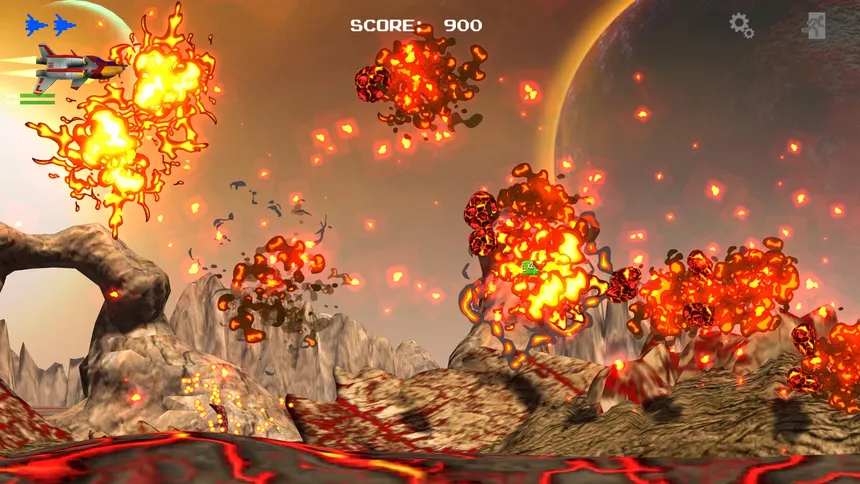Exit the game with the running-man door icon
The height and width of the screenshot is (484, 860).
[814, 26]
